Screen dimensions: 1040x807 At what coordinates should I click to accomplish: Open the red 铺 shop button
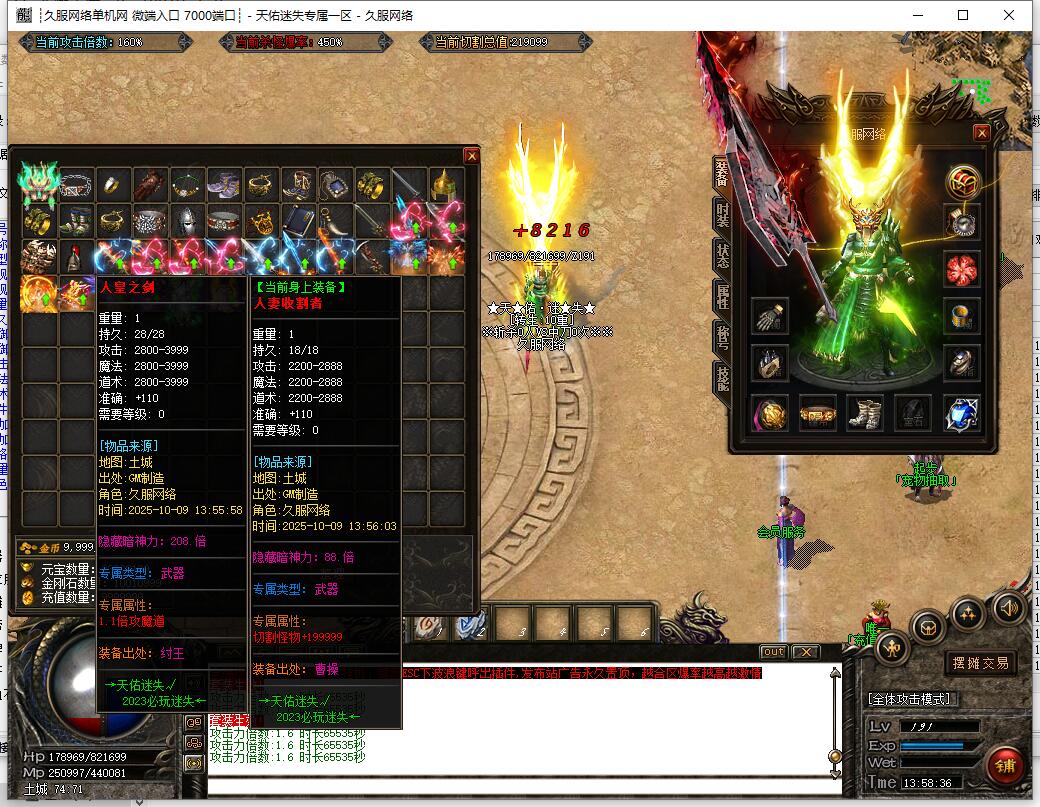point(1004,765)
